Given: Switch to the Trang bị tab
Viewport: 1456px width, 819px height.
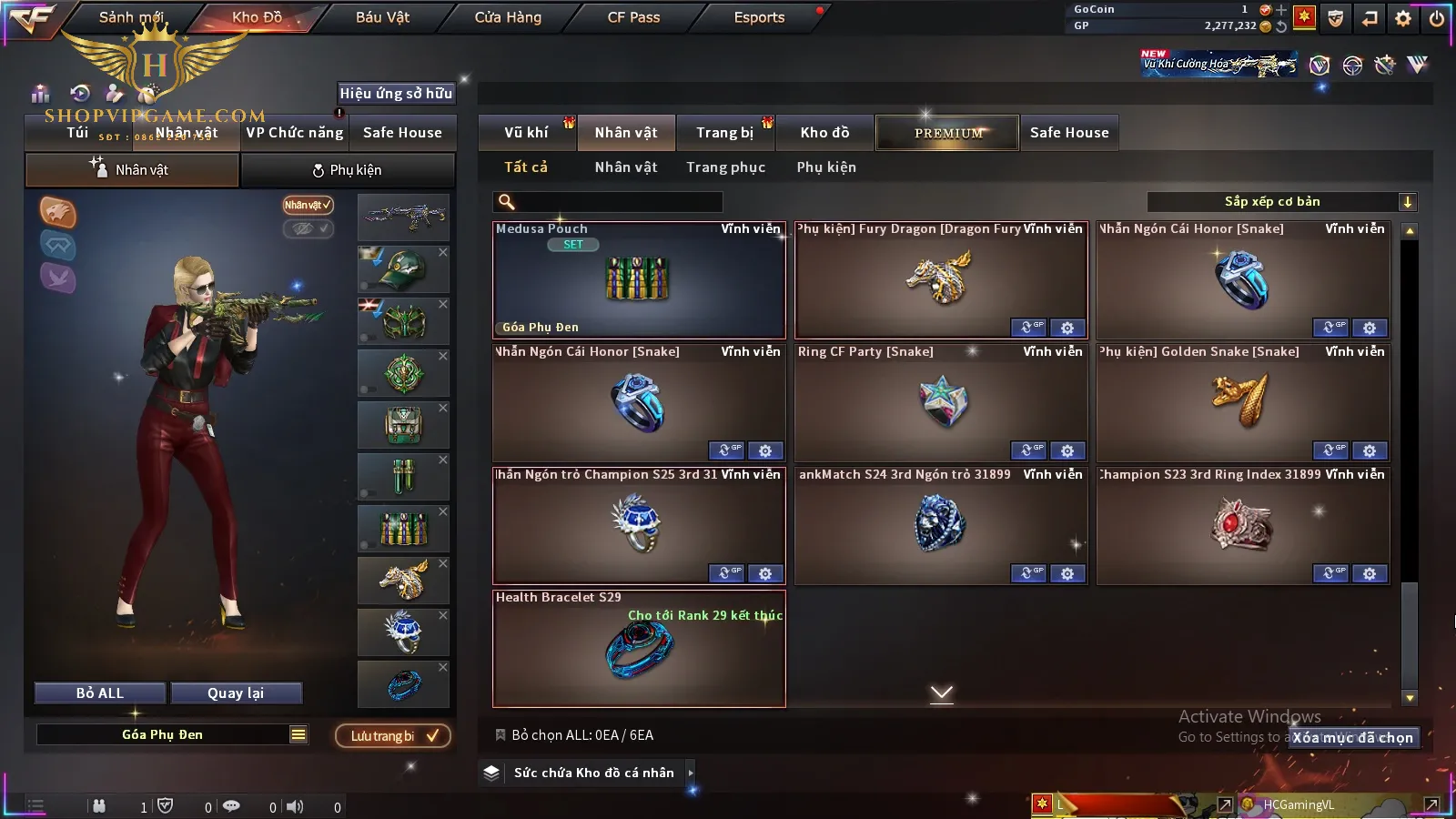Looking at the screenshot, I should [724, 133].
